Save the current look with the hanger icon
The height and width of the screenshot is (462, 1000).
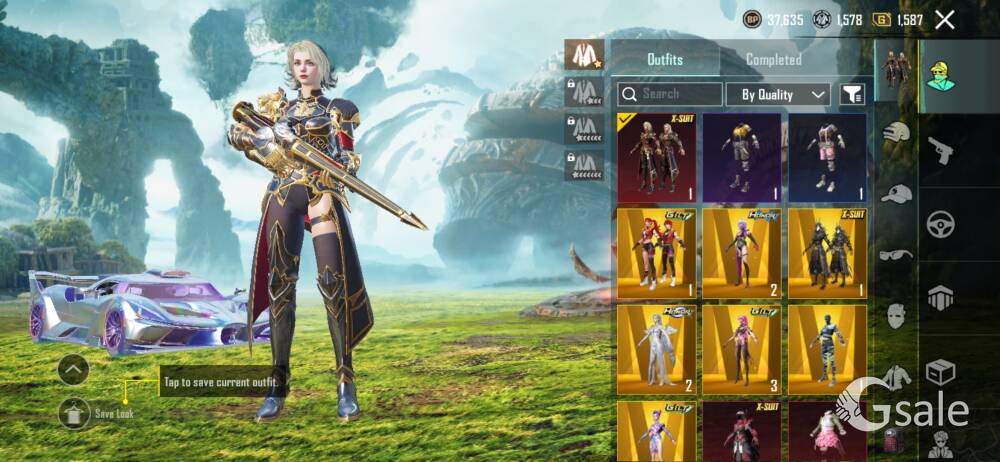point(74,412)
